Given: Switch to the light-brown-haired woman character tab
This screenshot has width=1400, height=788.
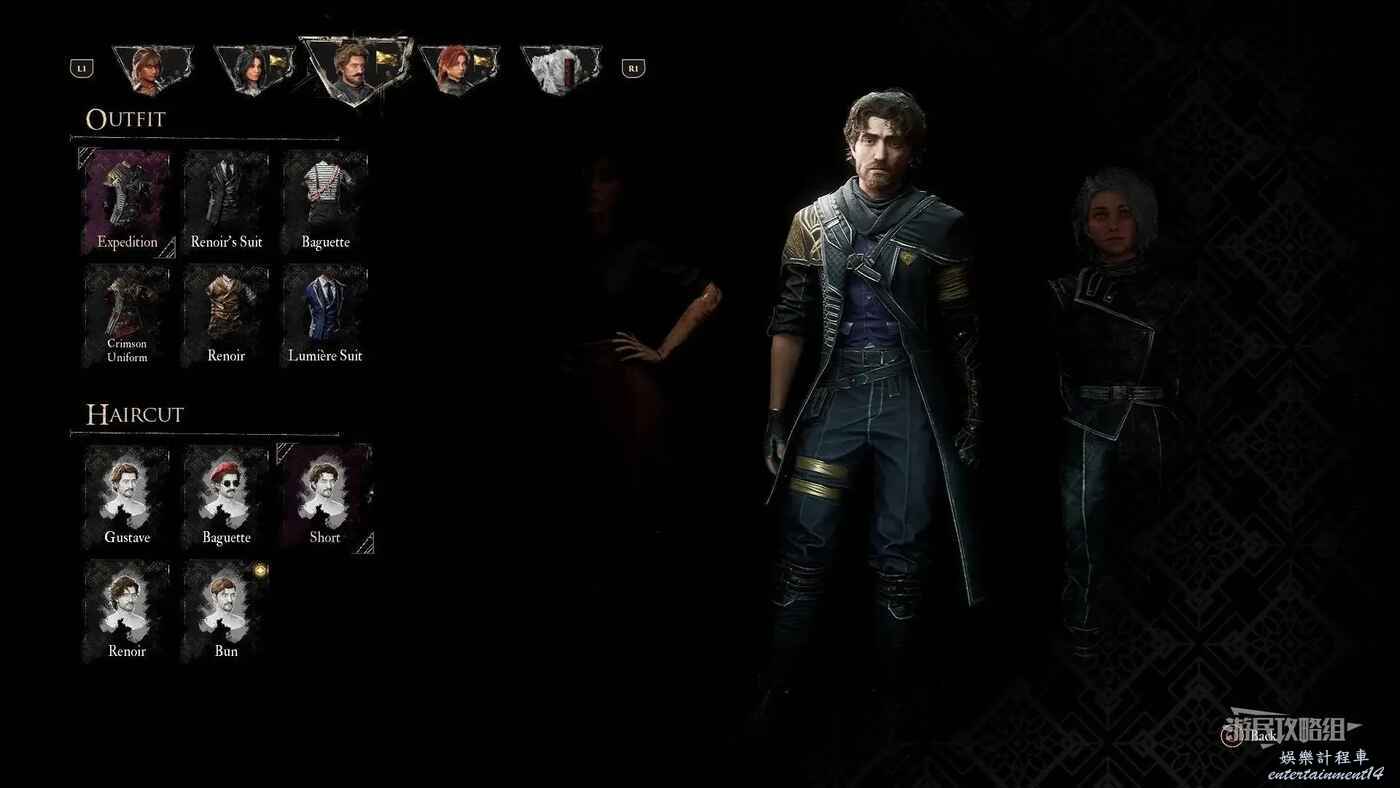Looking at the screenshot, I should 151,68.
